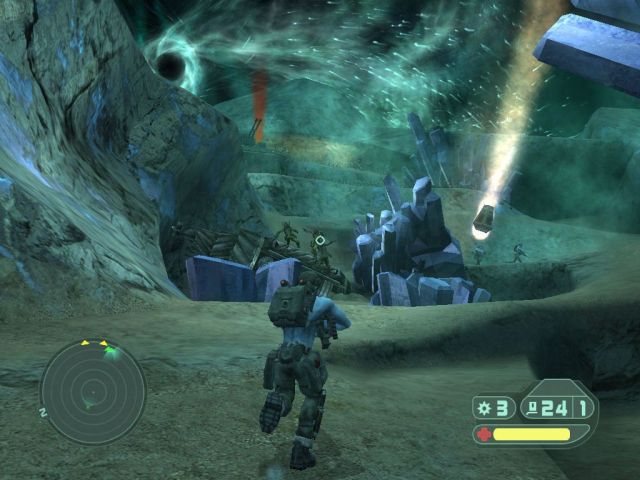
Task: Select the gear icon beside the 3 counter
Action: [x=485, y=407]
